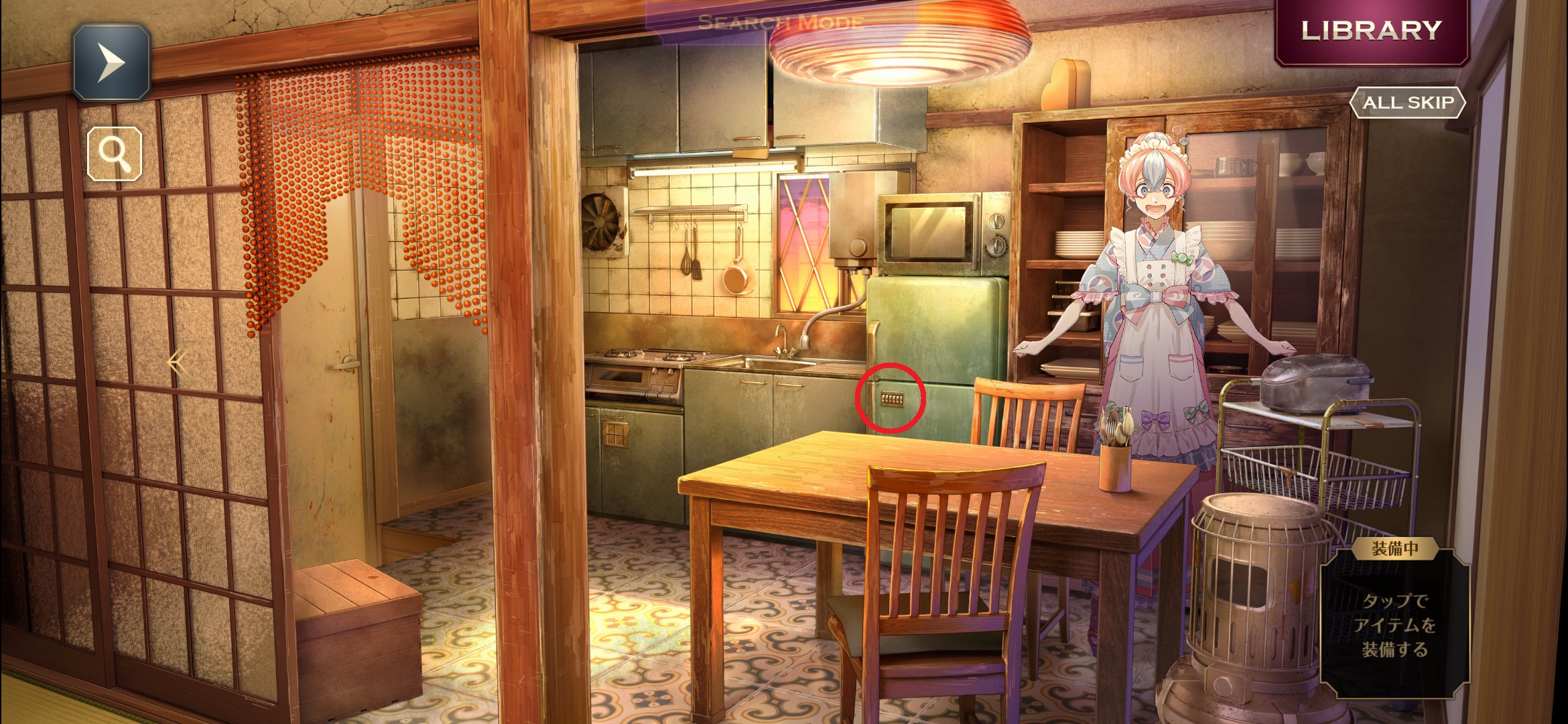Choose ALL SKIP
Viewport: 1568px width, 724px height.
point(1407,103)
